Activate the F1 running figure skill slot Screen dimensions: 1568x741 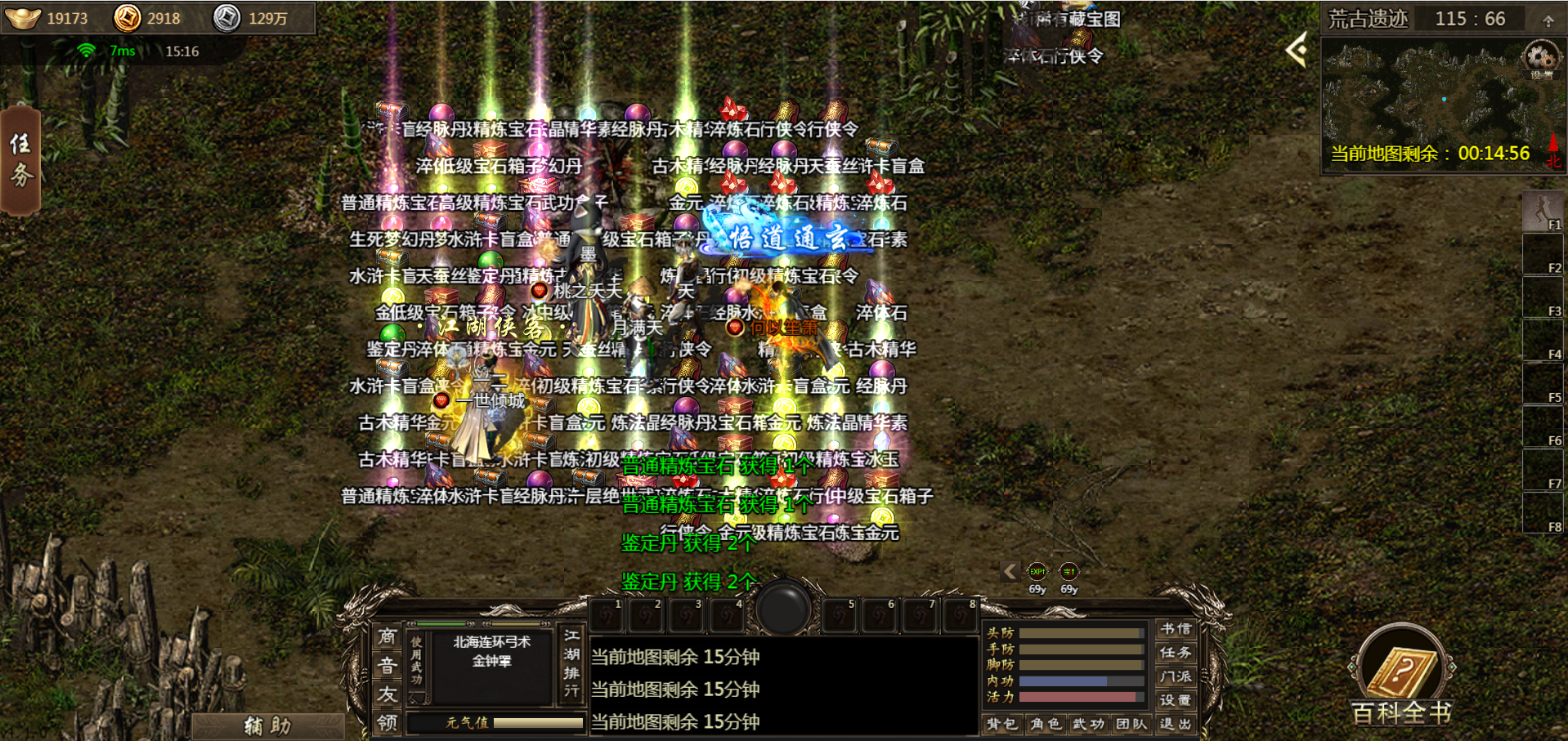(x=1543, y=211)
